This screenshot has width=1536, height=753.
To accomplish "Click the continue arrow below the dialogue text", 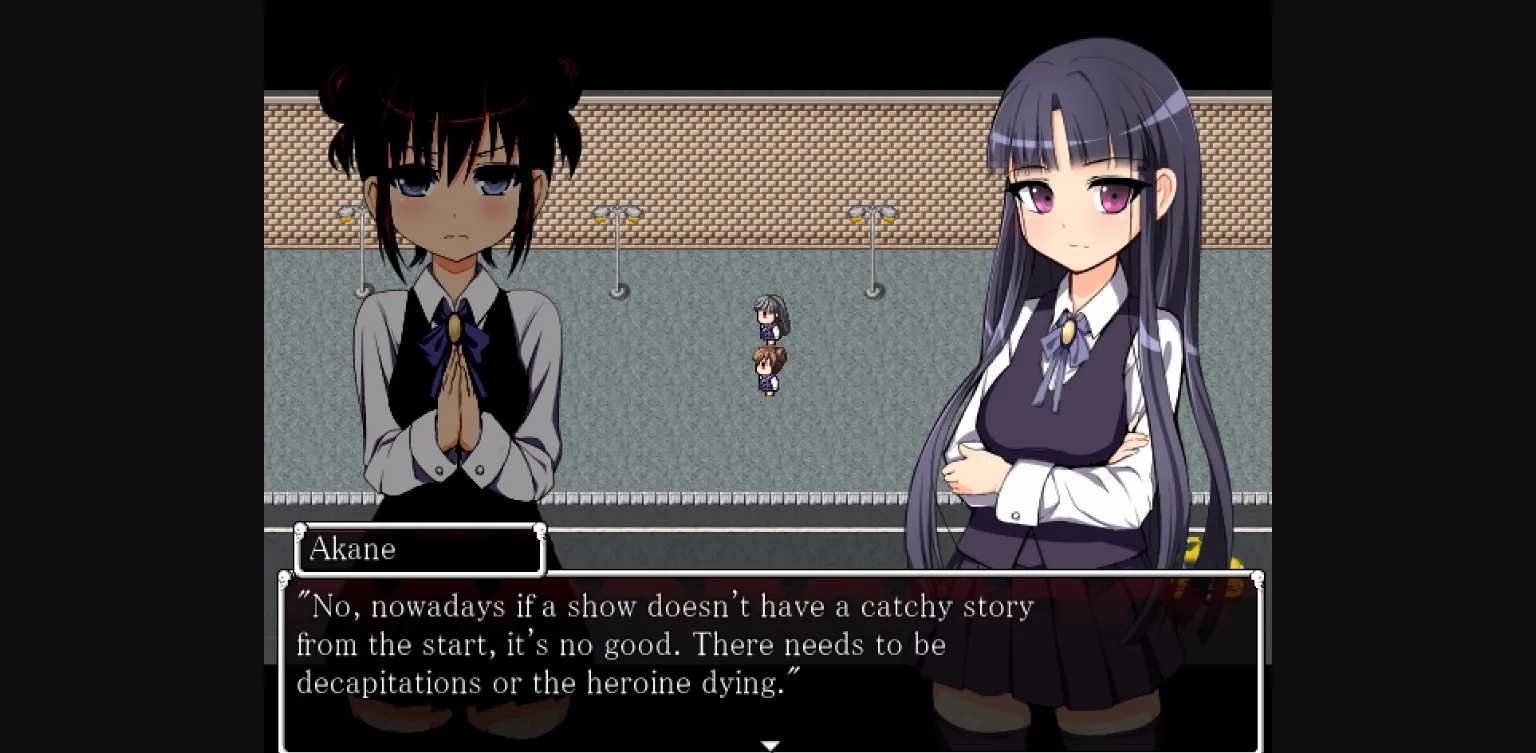I will coord(770,745).
